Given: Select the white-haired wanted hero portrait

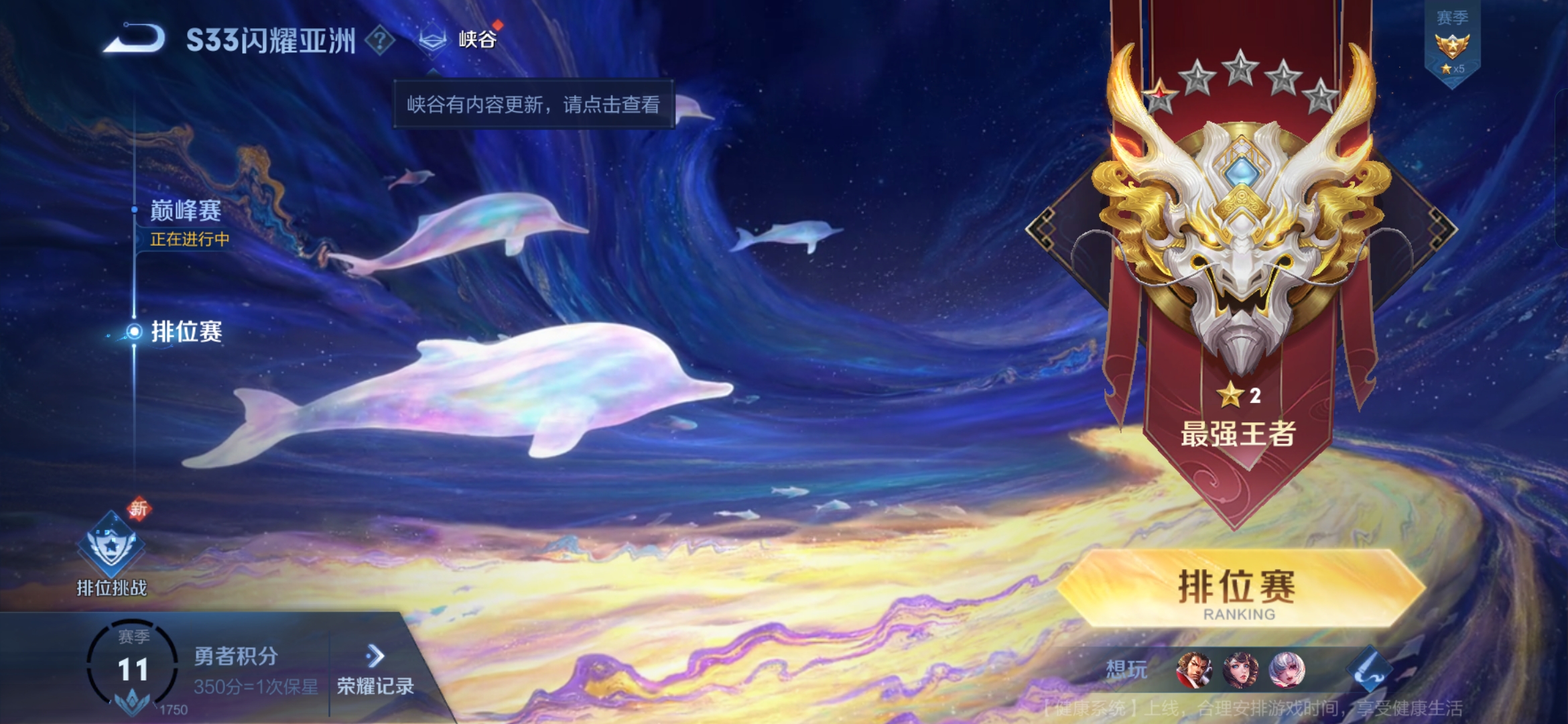Looking at the screenshot, I should point(1287,670).
